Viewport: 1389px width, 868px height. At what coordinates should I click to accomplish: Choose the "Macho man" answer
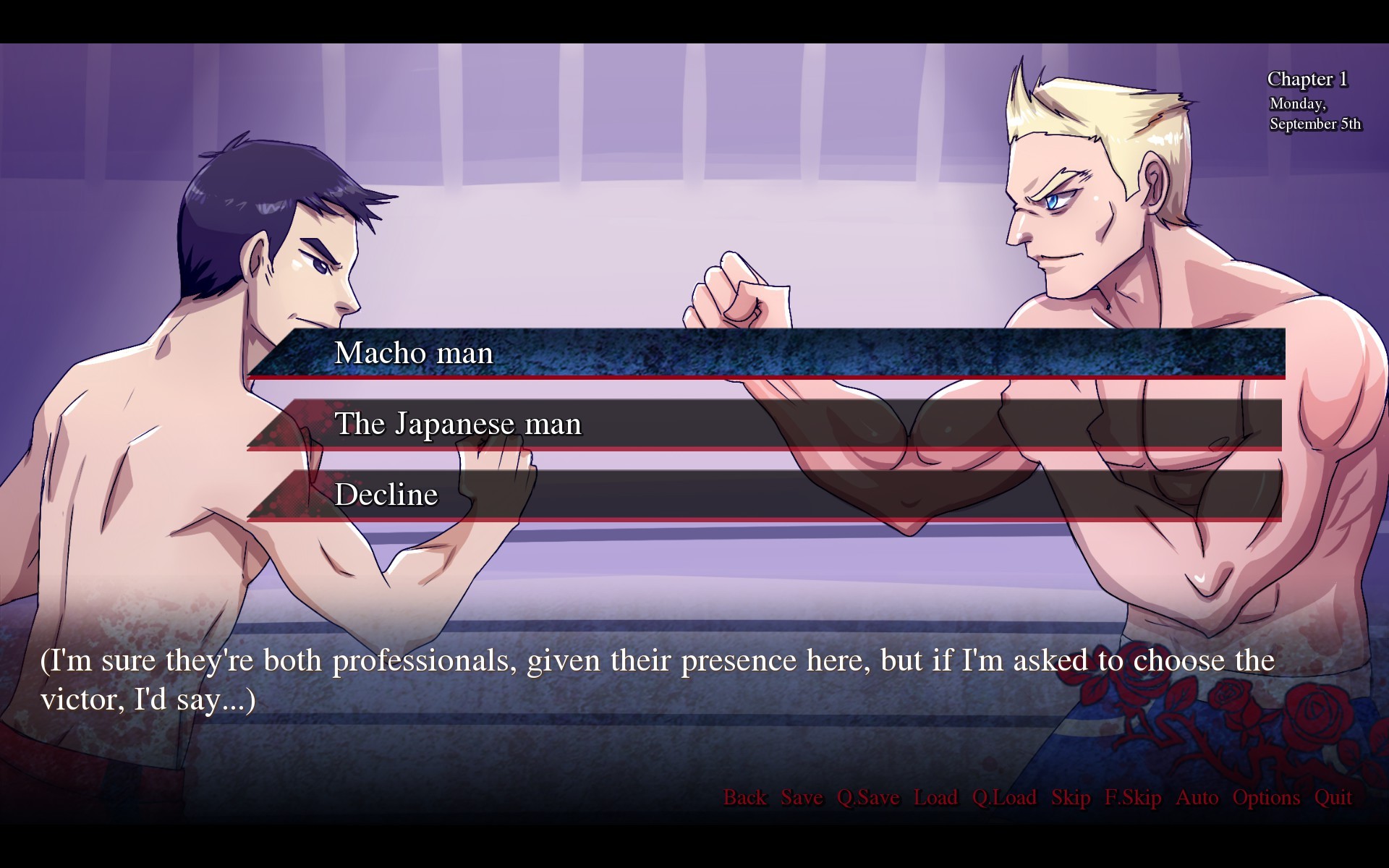coord(765,353)
